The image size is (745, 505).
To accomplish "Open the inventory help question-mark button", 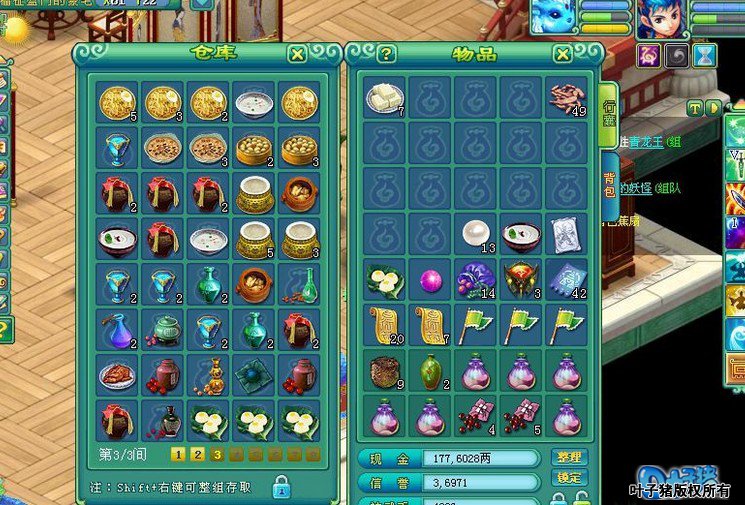I will [387, 54].
